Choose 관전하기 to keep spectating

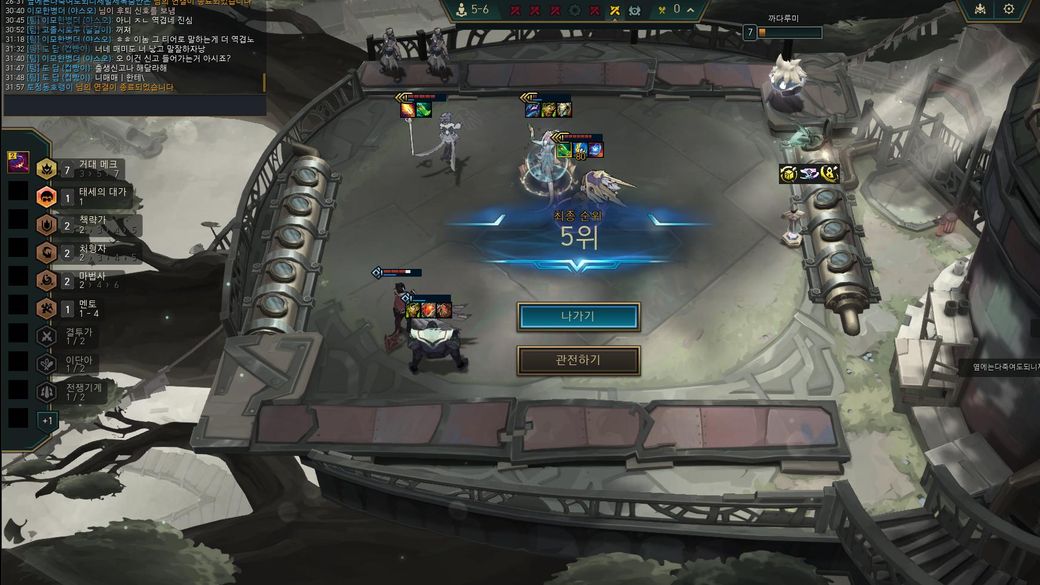(578, 360)
